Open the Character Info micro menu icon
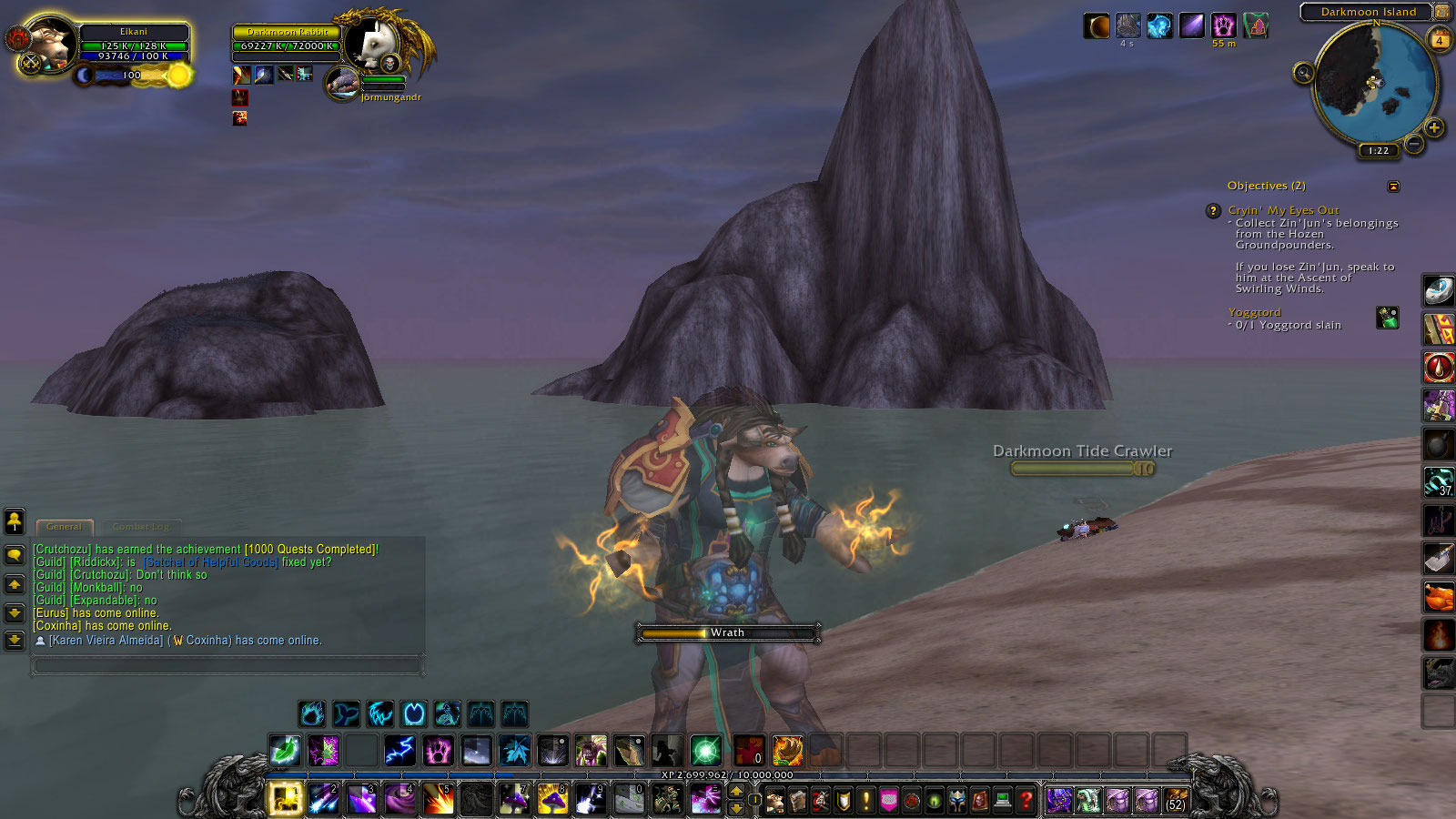1456x819 pixels. point(775,801)
